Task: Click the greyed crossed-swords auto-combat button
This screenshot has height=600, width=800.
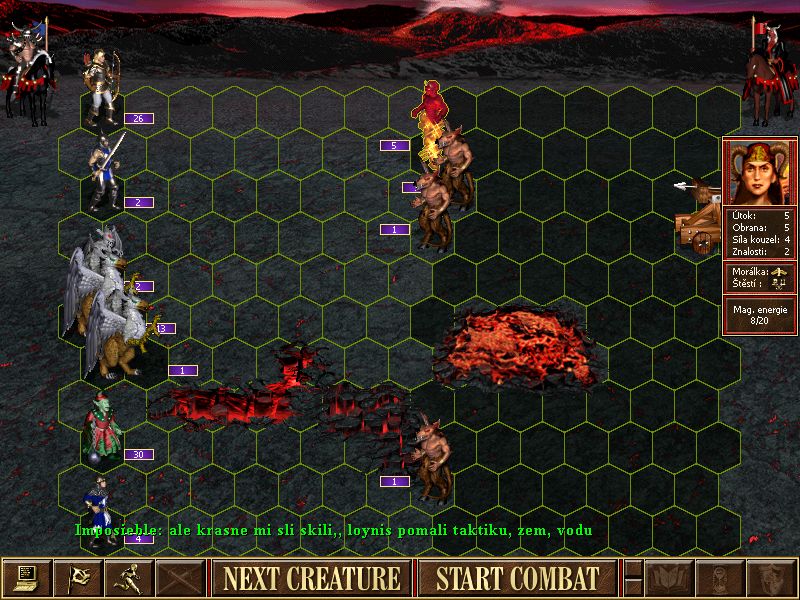Action: [x=180, y=578]
